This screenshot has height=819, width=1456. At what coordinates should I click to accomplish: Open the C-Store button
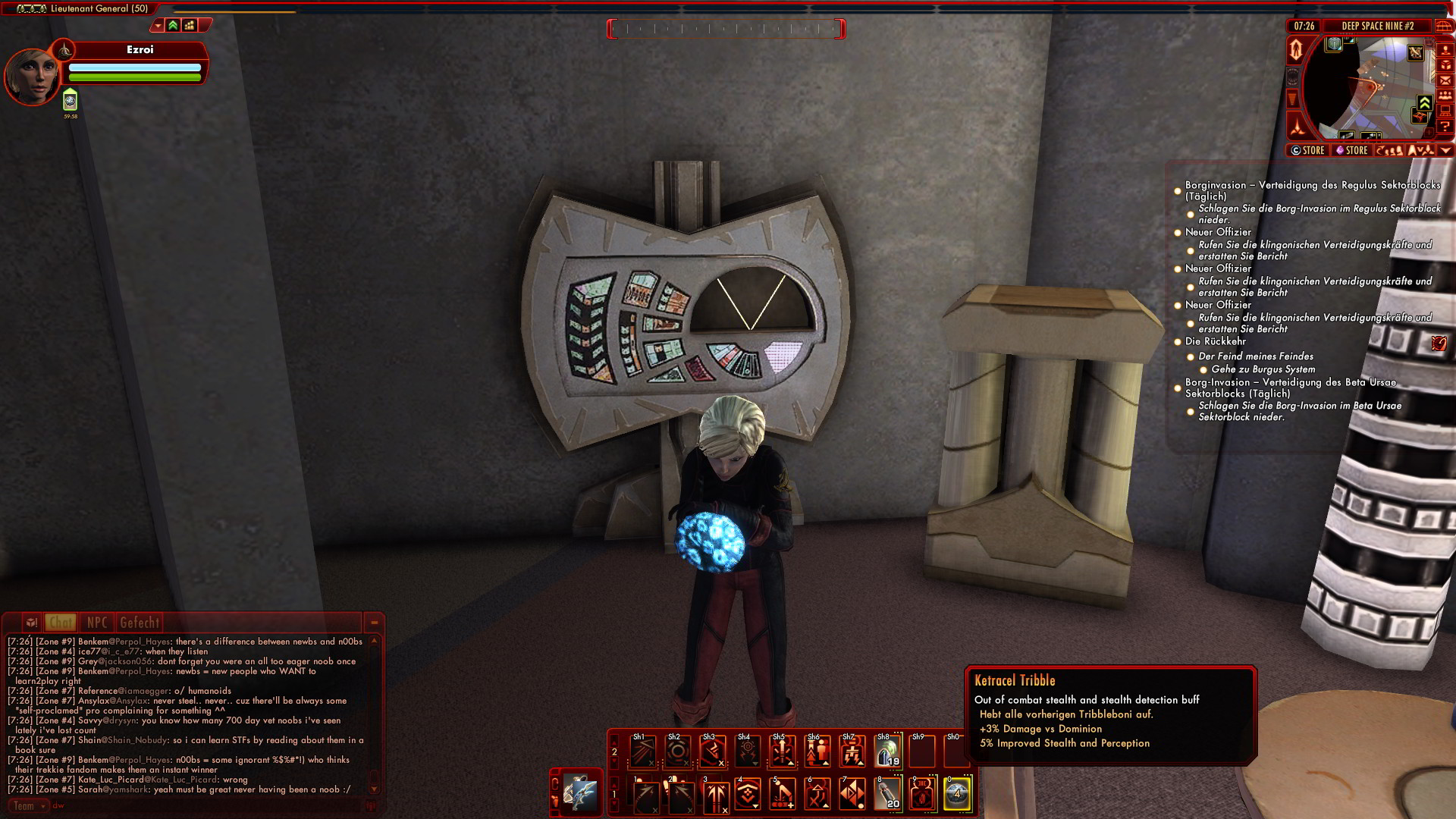pyautogui.click(x=1308, y=150)
